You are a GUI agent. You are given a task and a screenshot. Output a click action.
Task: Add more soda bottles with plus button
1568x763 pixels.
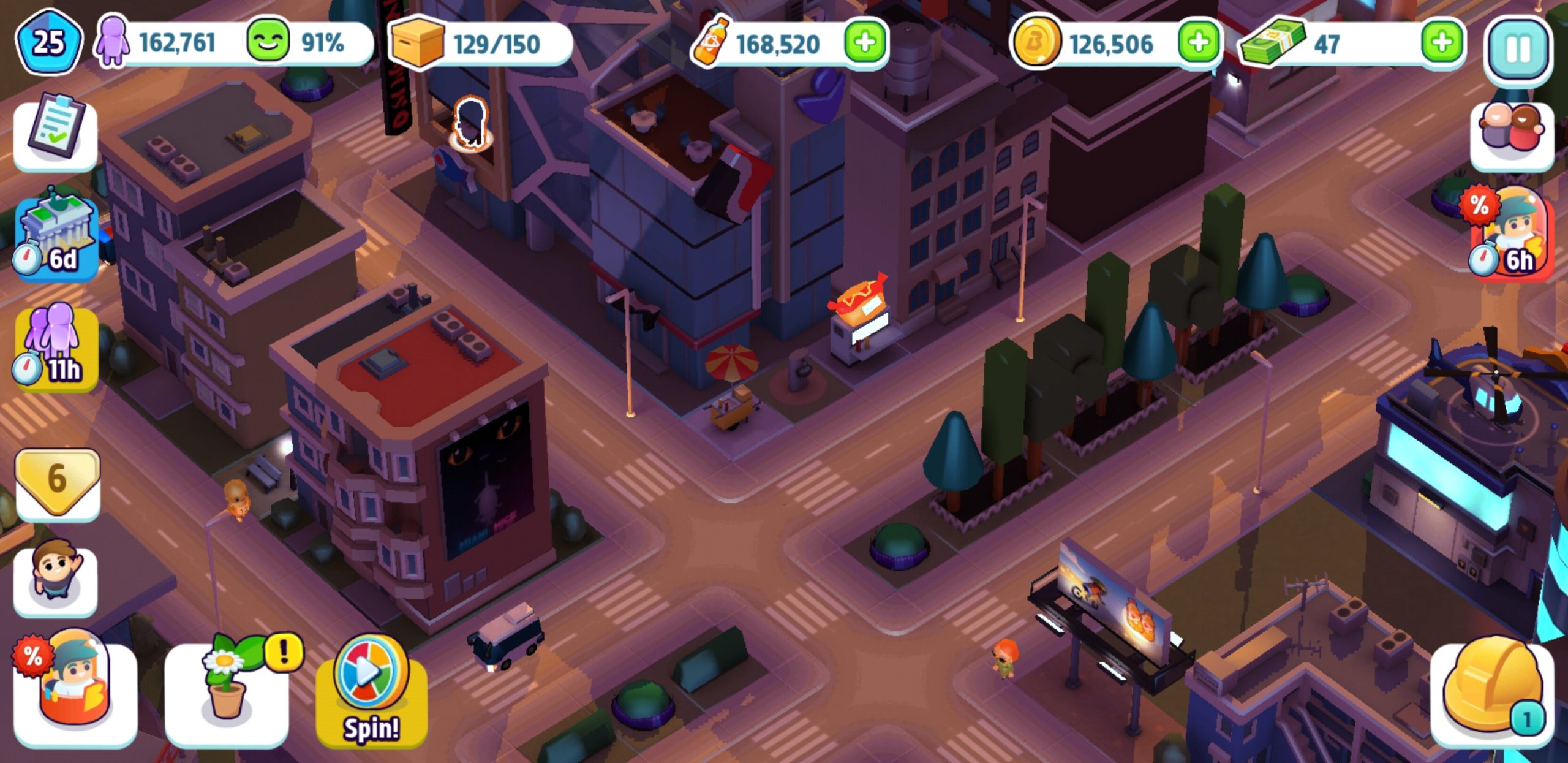[865, 43]
